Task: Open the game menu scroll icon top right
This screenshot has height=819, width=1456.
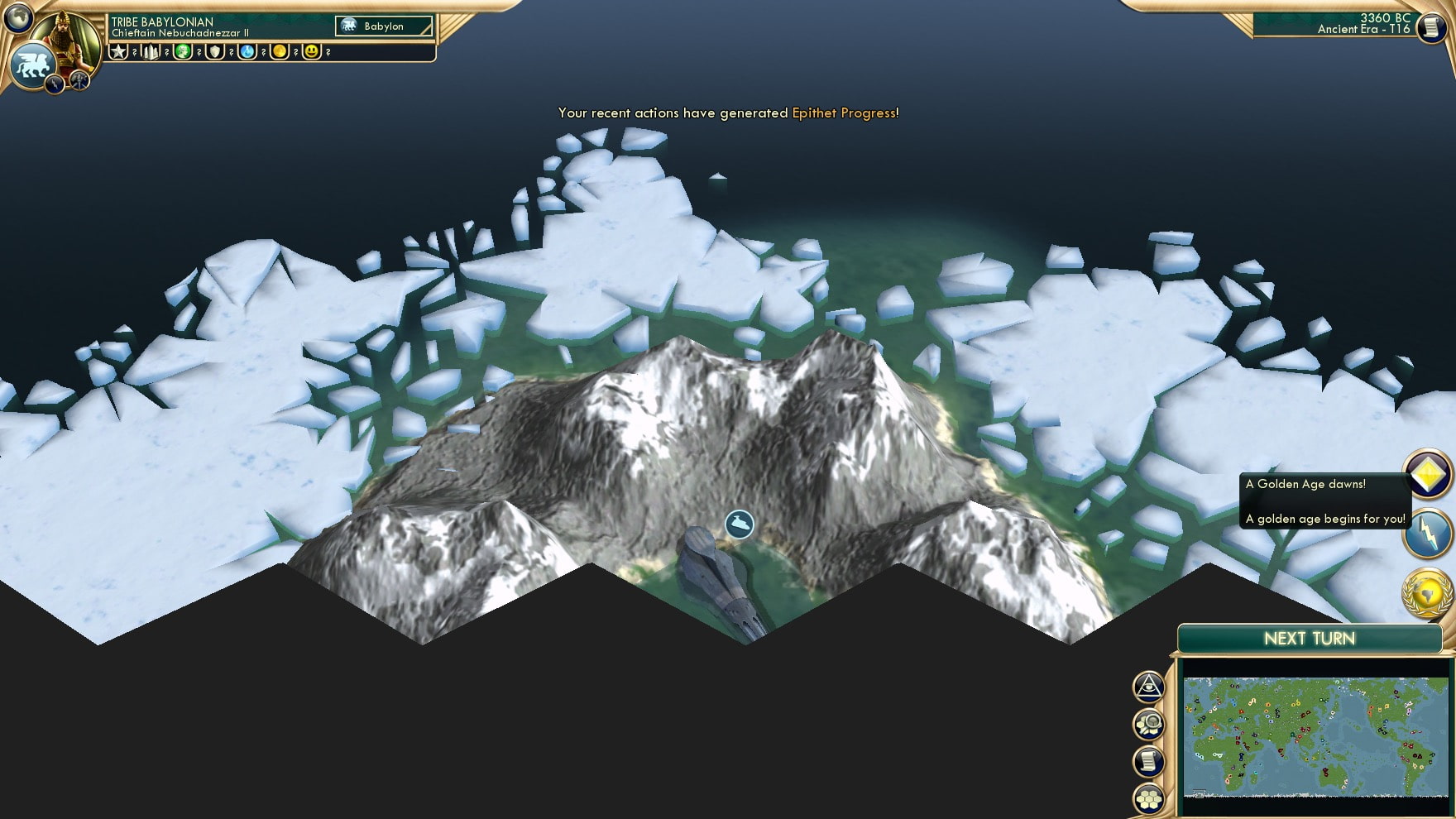Action: coord(1433,26)
